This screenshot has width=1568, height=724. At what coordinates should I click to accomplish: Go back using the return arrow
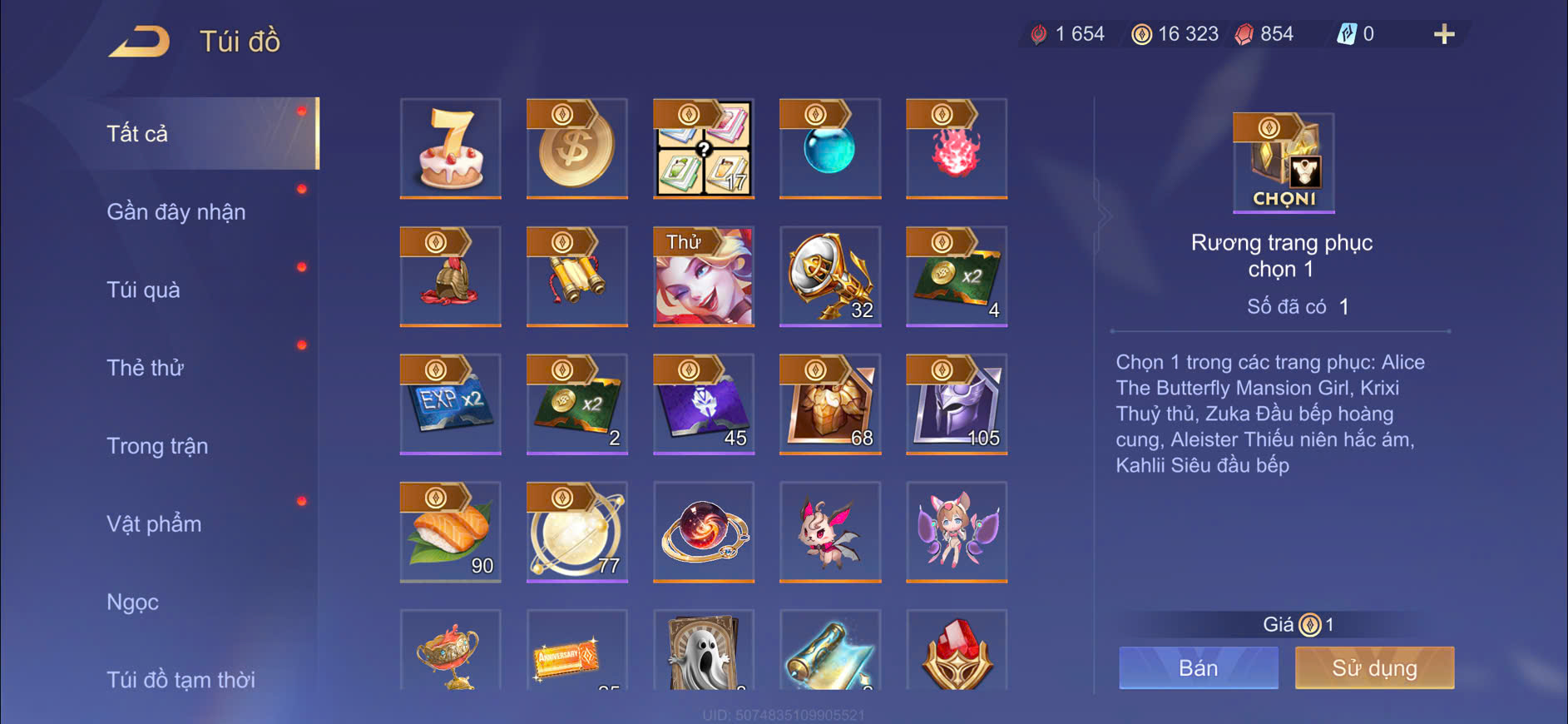point(140,41)
